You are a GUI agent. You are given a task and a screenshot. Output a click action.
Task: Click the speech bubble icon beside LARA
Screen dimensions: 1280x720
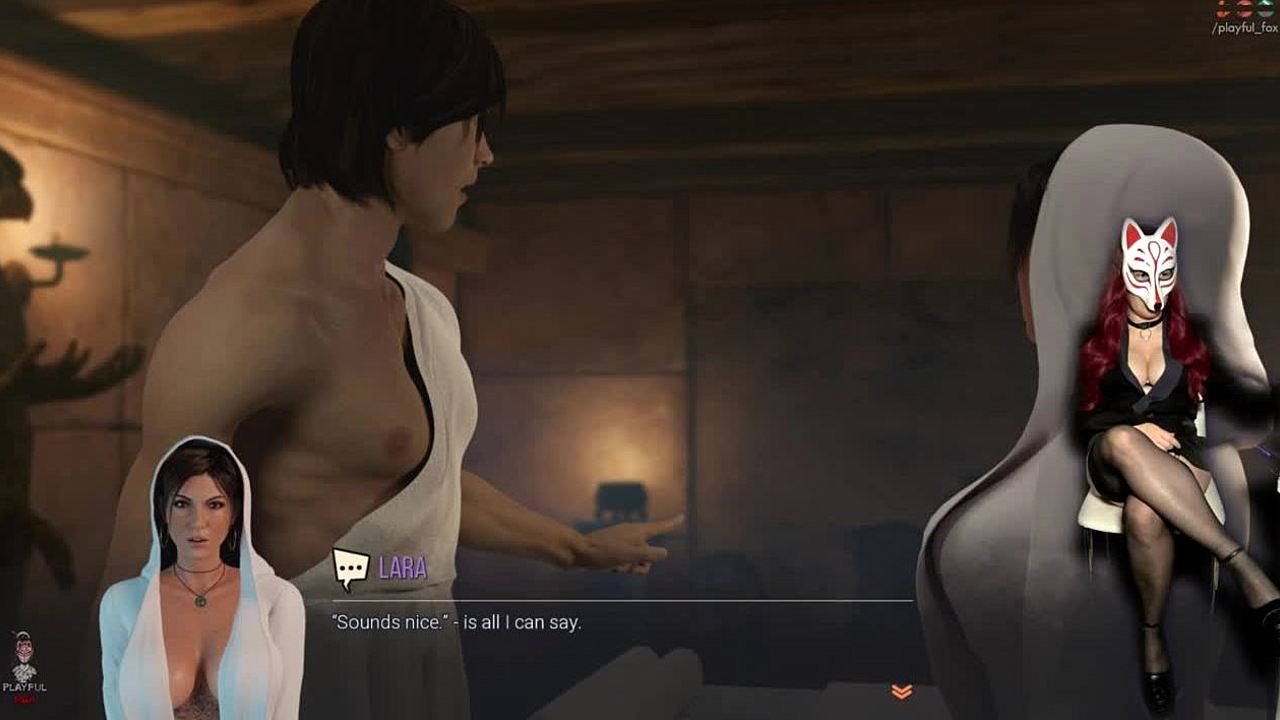point(350,568)
